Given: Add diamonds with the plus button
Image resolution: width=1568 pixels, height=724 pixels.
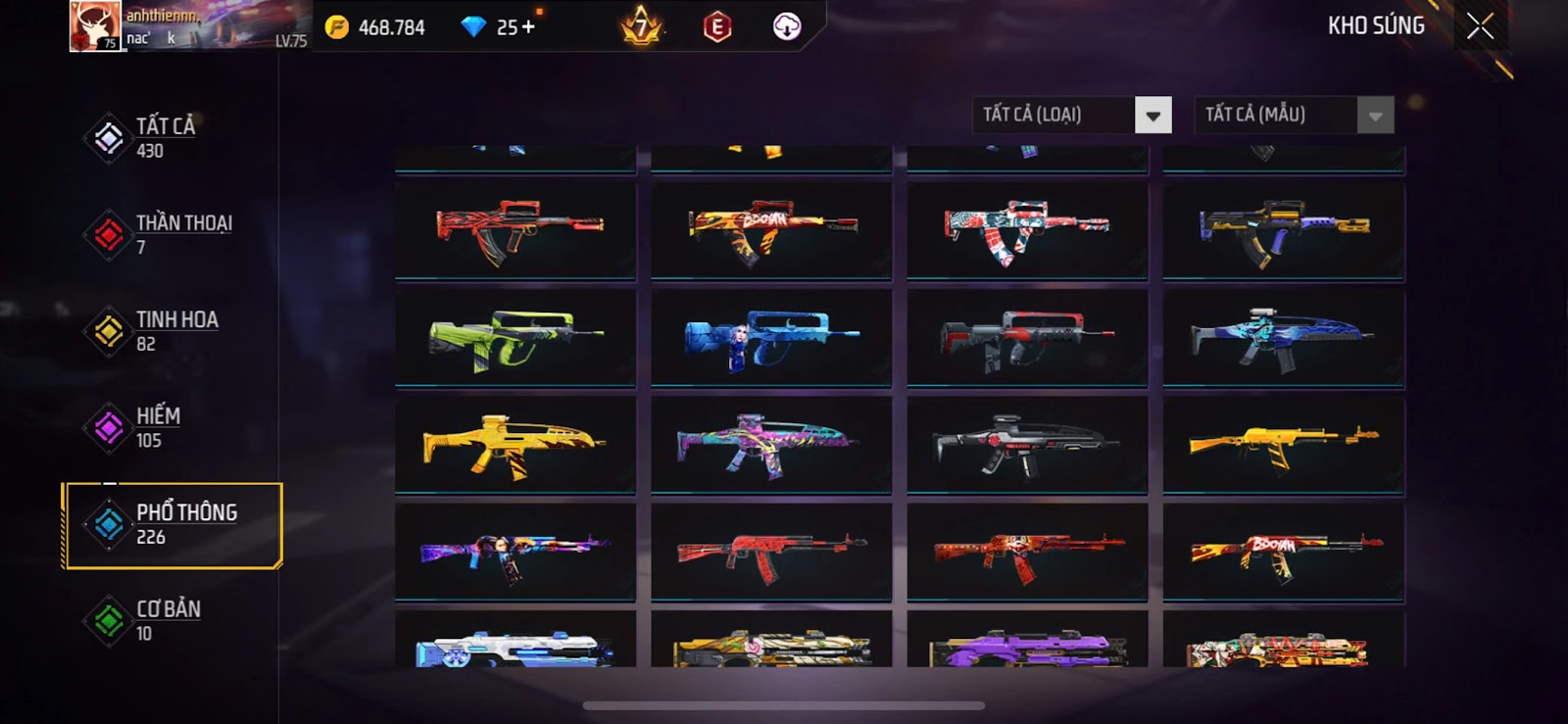Looking at the screenshot, I should coord(529,26).
